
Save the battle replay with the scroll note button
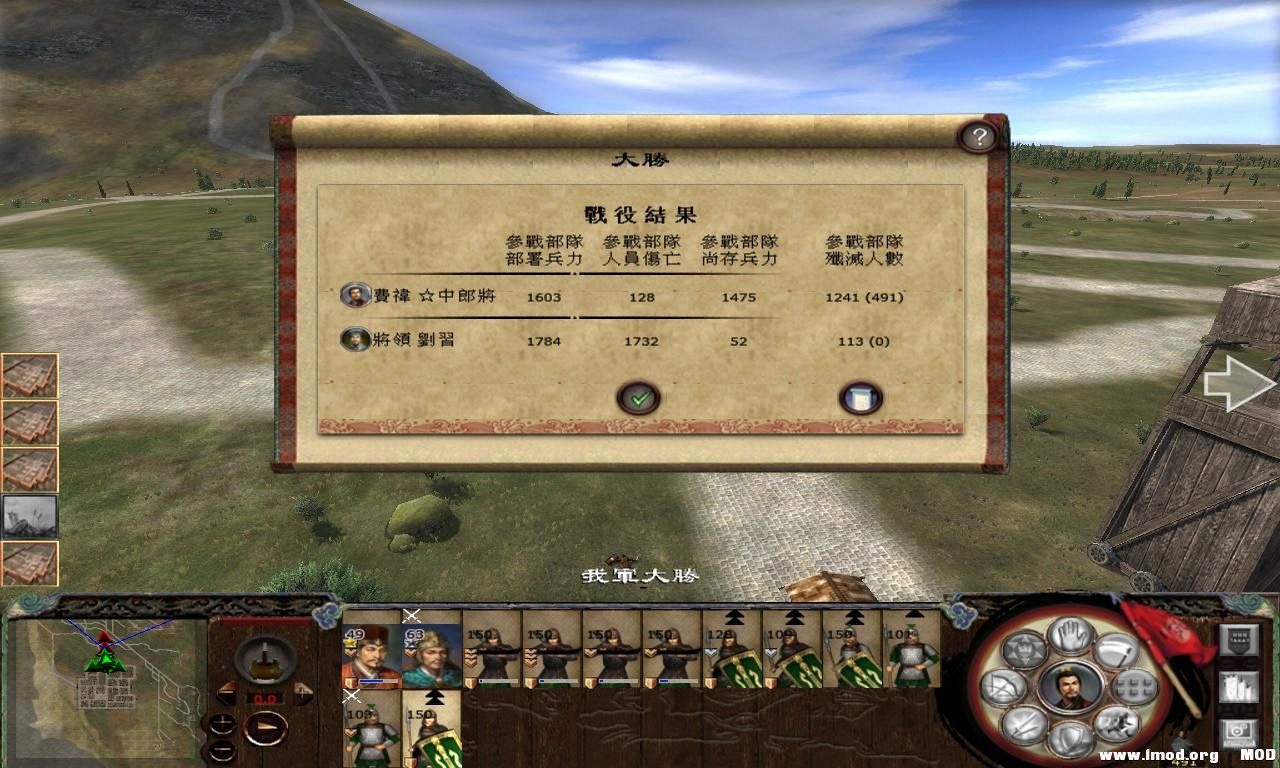[860, 396]
